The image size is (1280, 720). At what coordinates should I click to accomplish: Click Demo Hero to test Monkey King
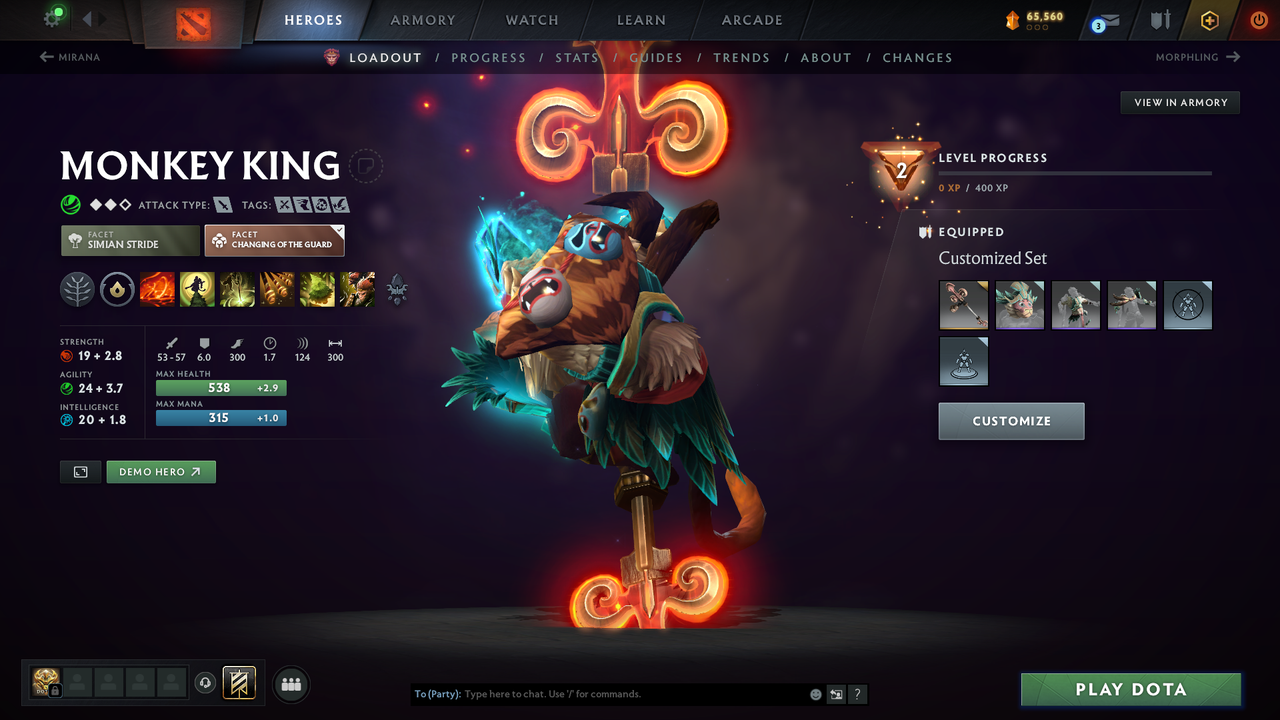[x=160, y=471]
